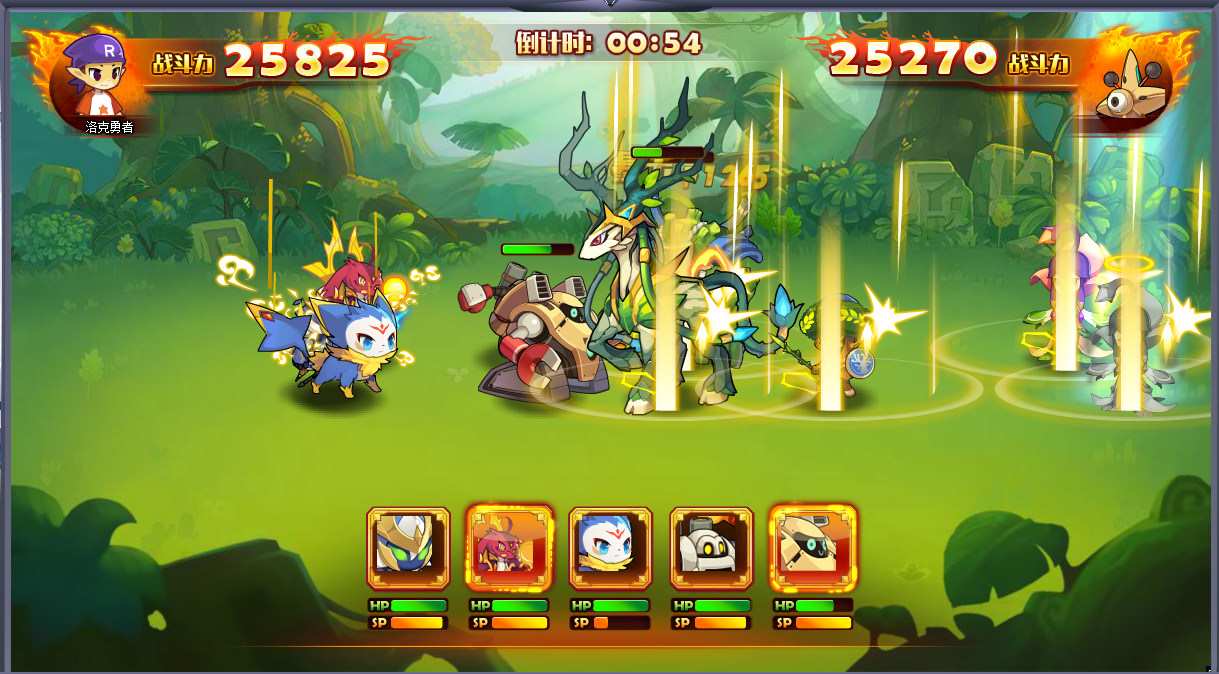This screenshot has height=674, width=1219.
Task: Activate the glowing red dragon pet skill
Action: pos(509,547)
